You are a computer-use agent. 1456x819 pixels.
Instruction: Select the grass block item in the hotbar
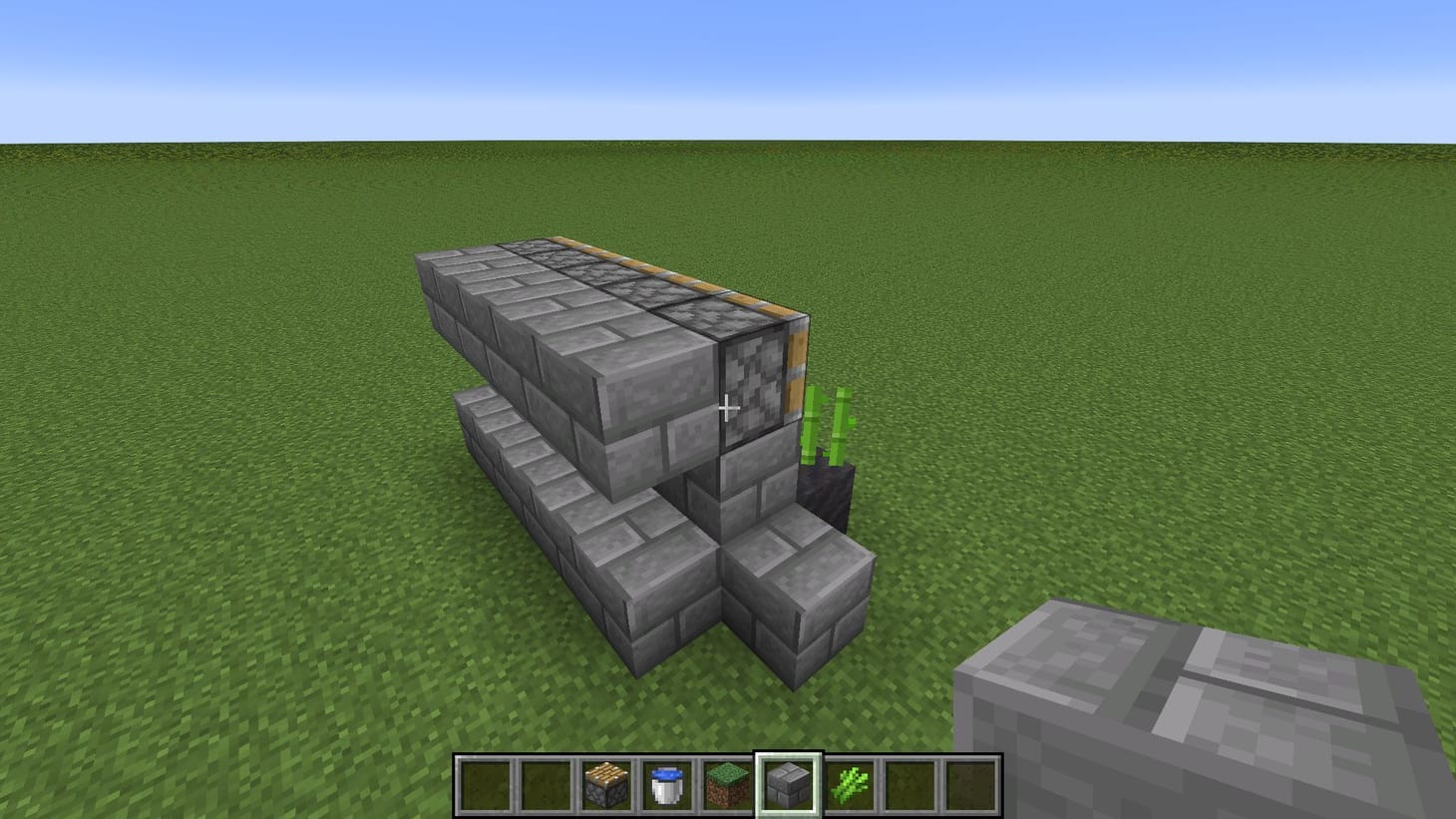pyautogui.click(x=726, y=788)
